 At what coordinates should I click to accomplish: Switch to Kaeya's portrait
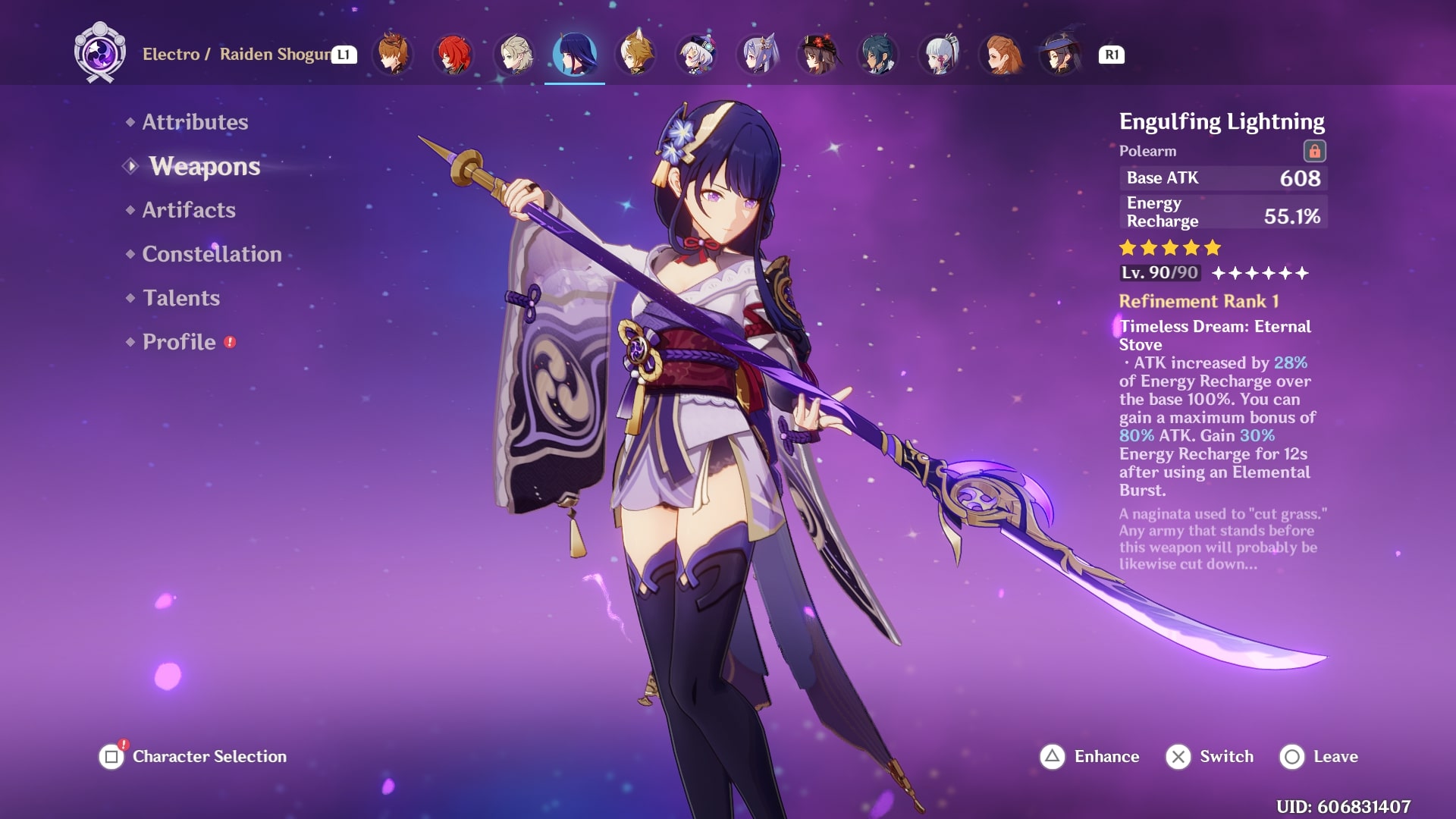click(x=878, y=55)
